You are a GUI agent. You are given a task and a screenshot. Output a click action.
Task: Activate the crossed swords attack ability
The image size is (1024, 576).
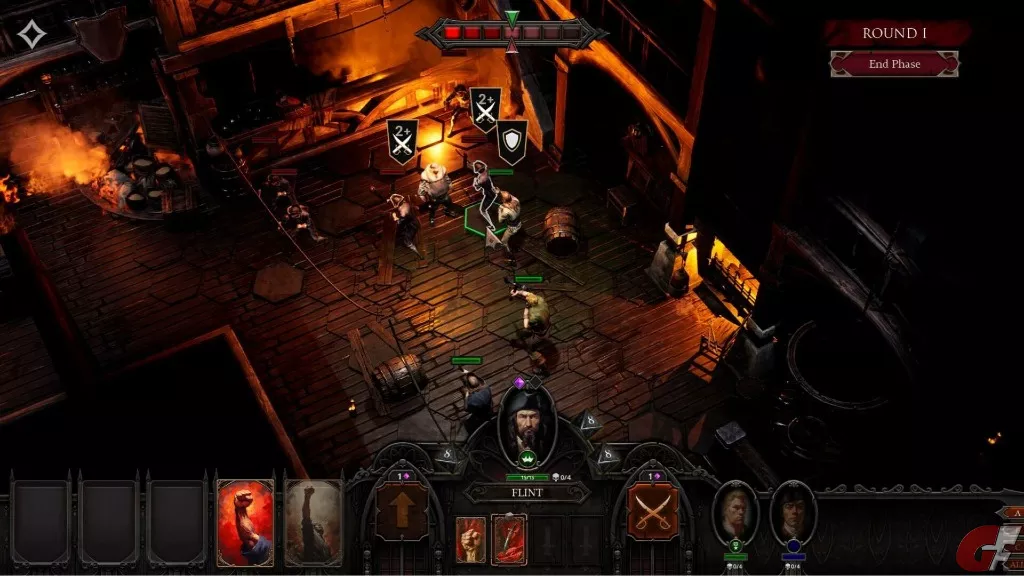pos(652,510)
